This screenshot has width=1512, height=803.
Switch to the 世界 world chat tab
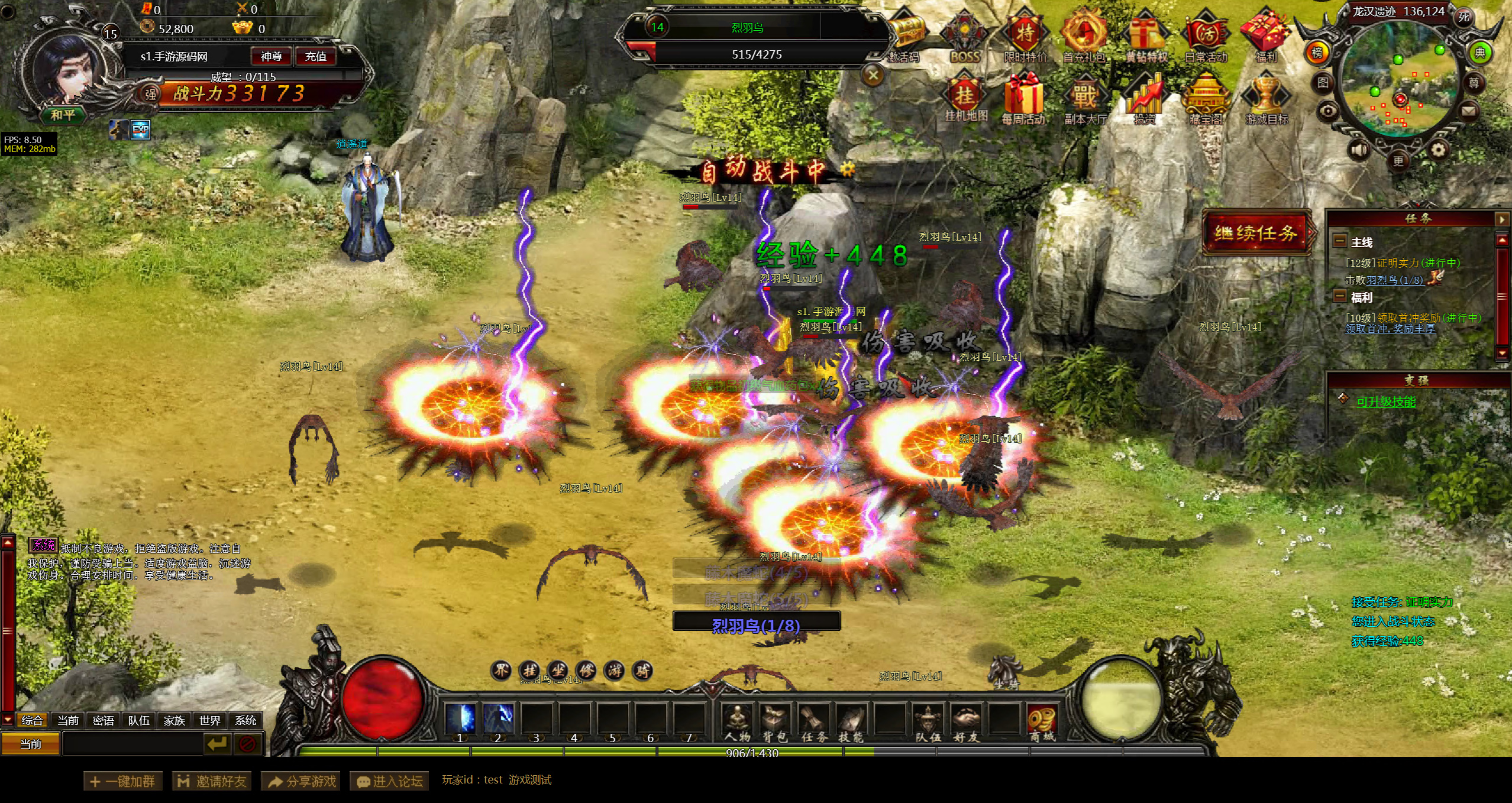click(210, 720)
